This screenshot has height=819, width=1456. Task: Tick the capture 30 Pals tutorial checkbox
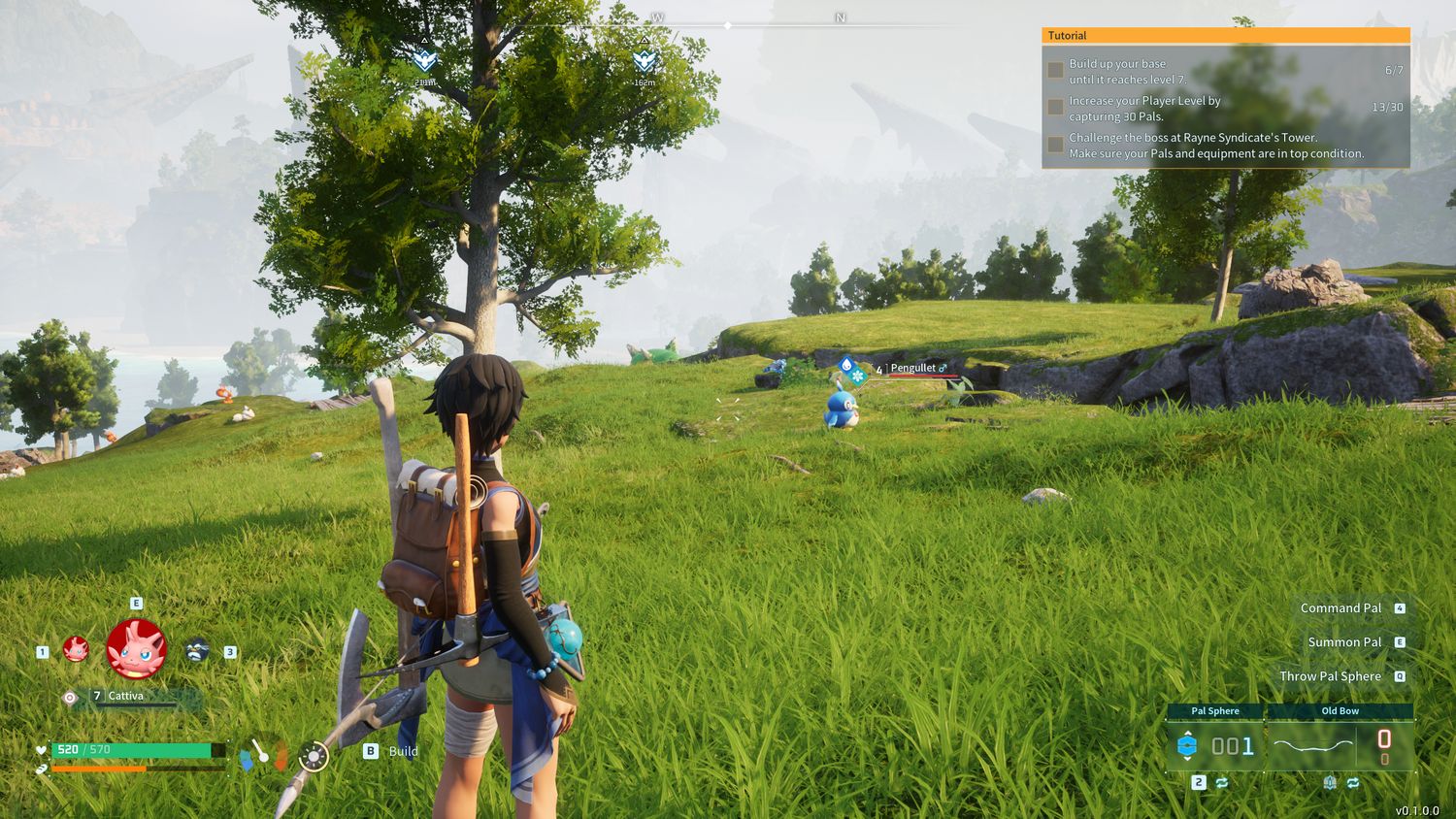[x=1055, y=108]
